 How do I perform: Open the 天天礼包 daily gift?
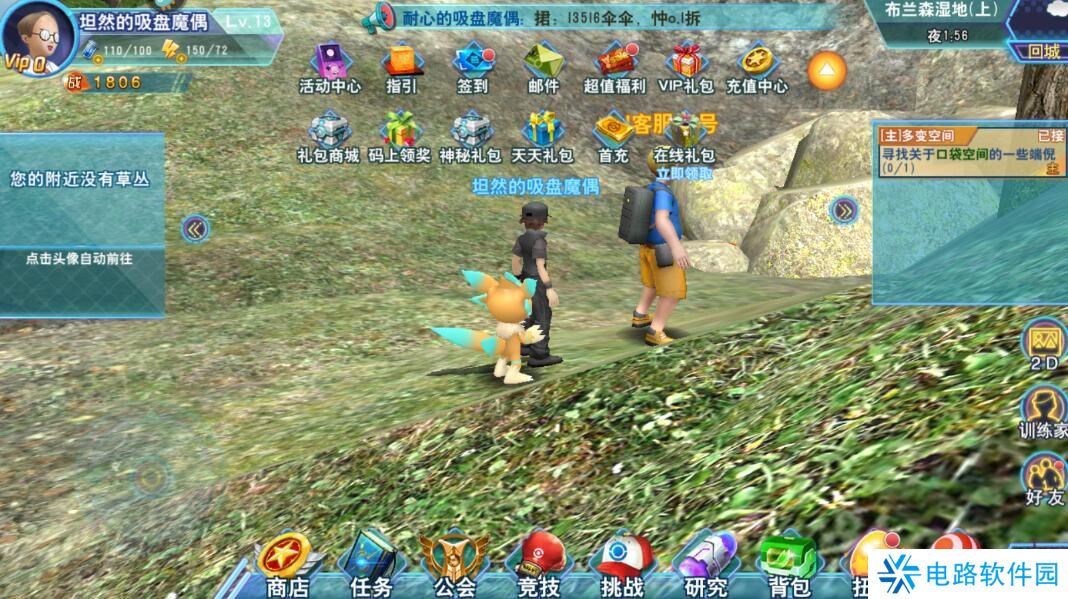click(x=543, y=136)
